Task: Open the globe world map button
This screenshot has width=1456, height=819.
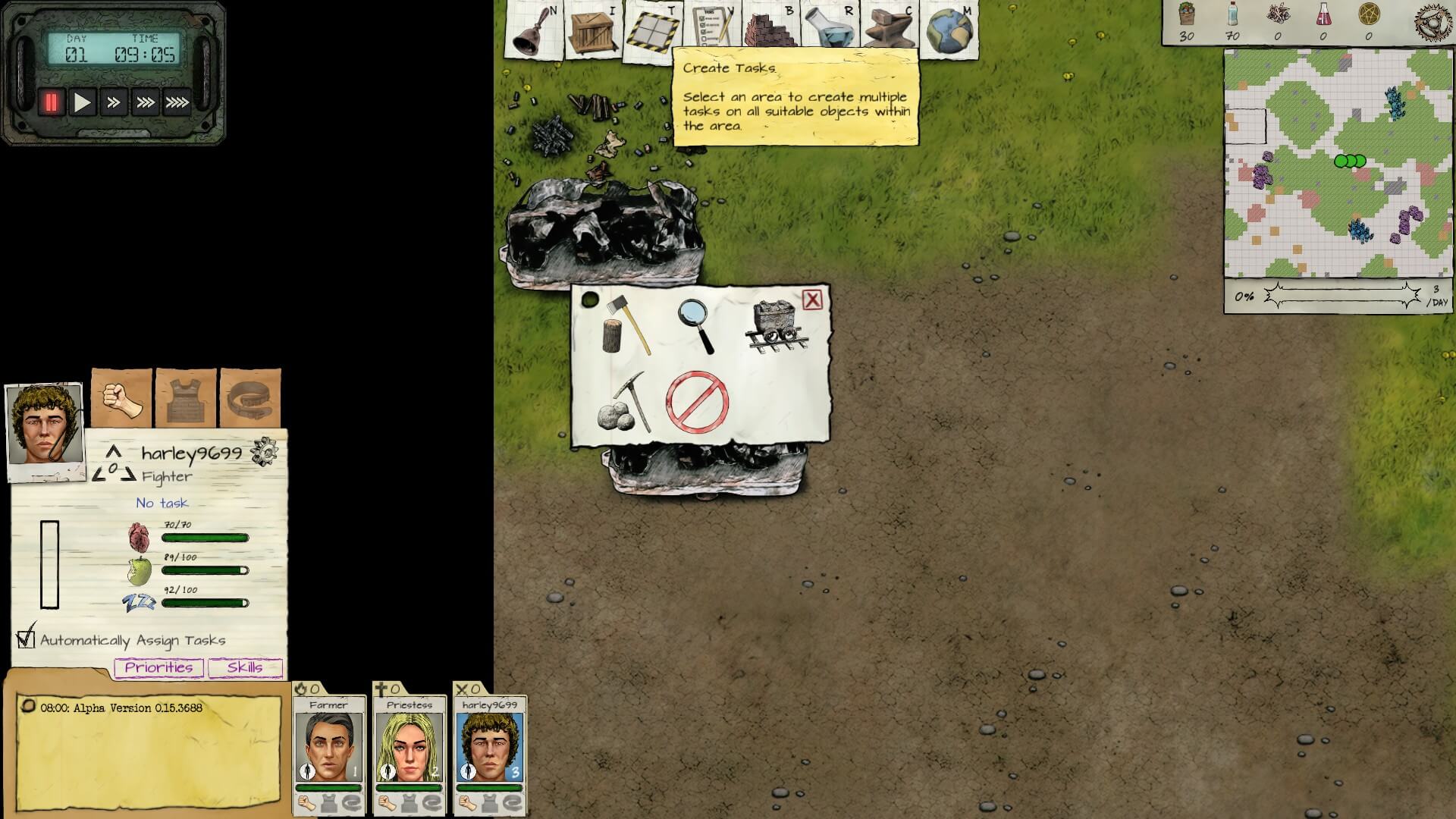Action: pyautogui.click(x=948, y=31)
